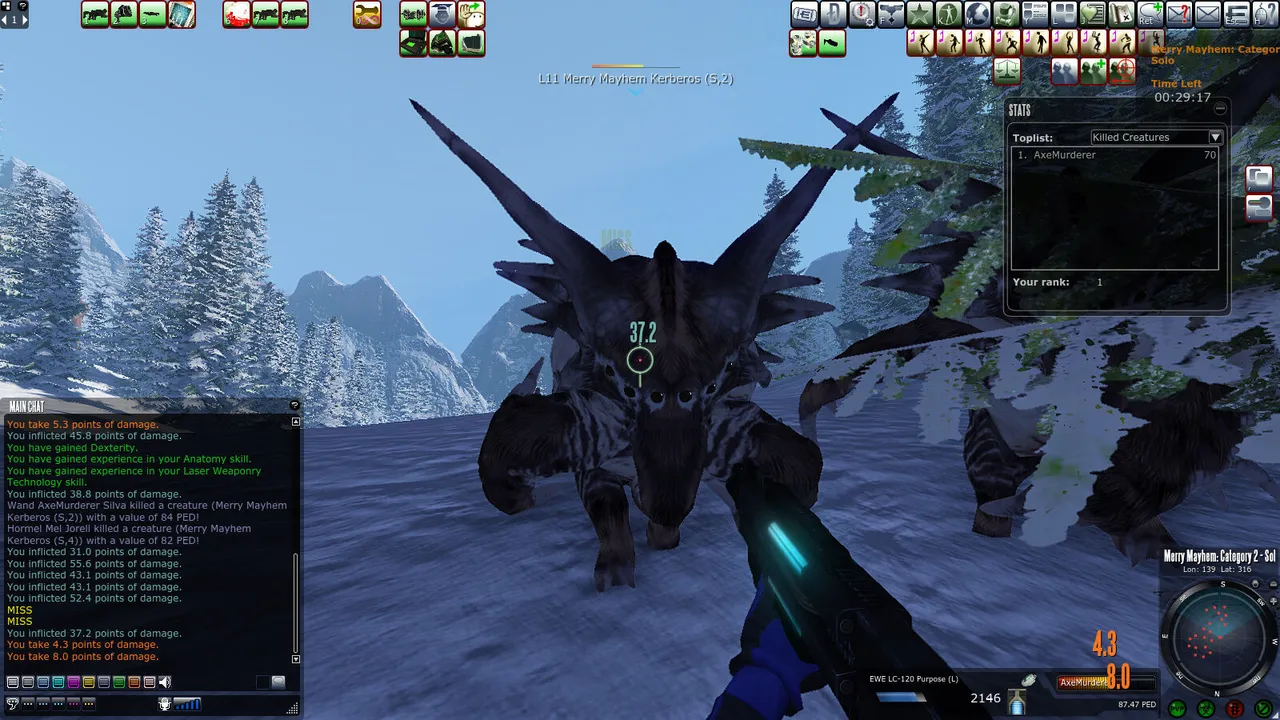Click the add team member icon
Viewport: 1280px width, 720px height.
point(1093,70)
